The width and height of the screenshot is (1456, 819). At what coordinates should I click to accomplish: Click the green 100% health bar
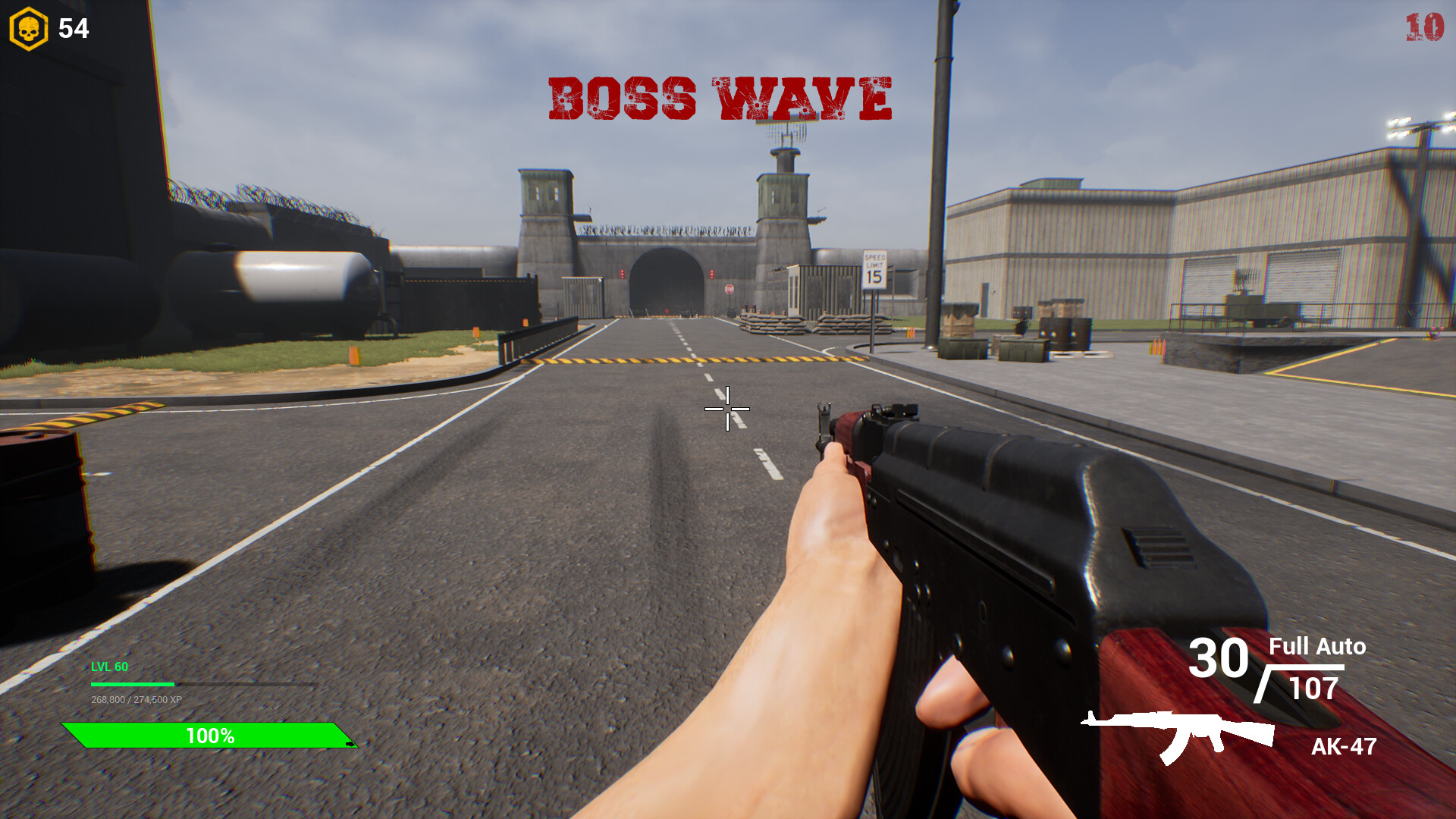(x=210, y=735)
